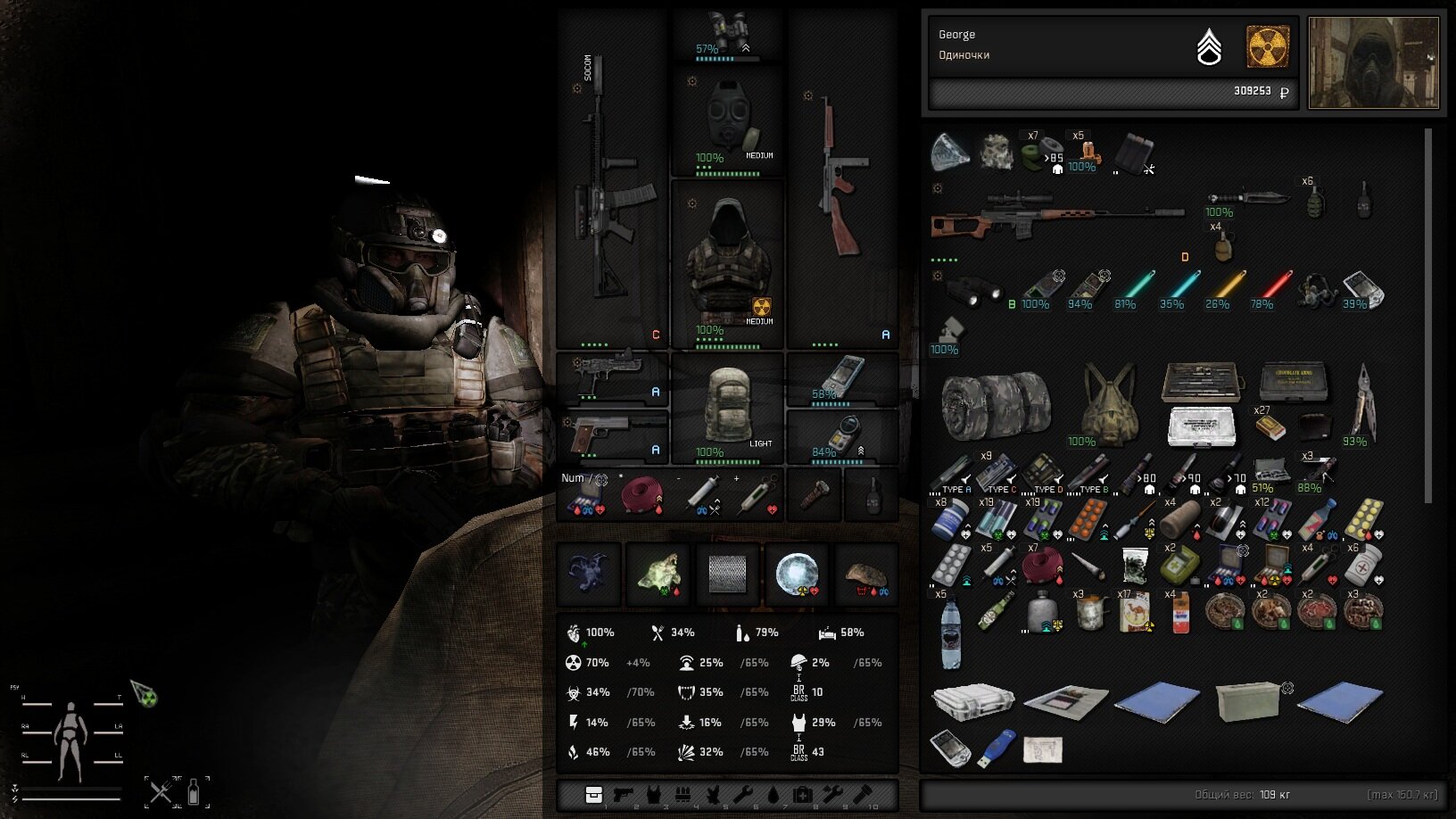Screen dimensions: 1456x819
Task: Click the equipped backpack marked LIGHT
Action: 727,408
